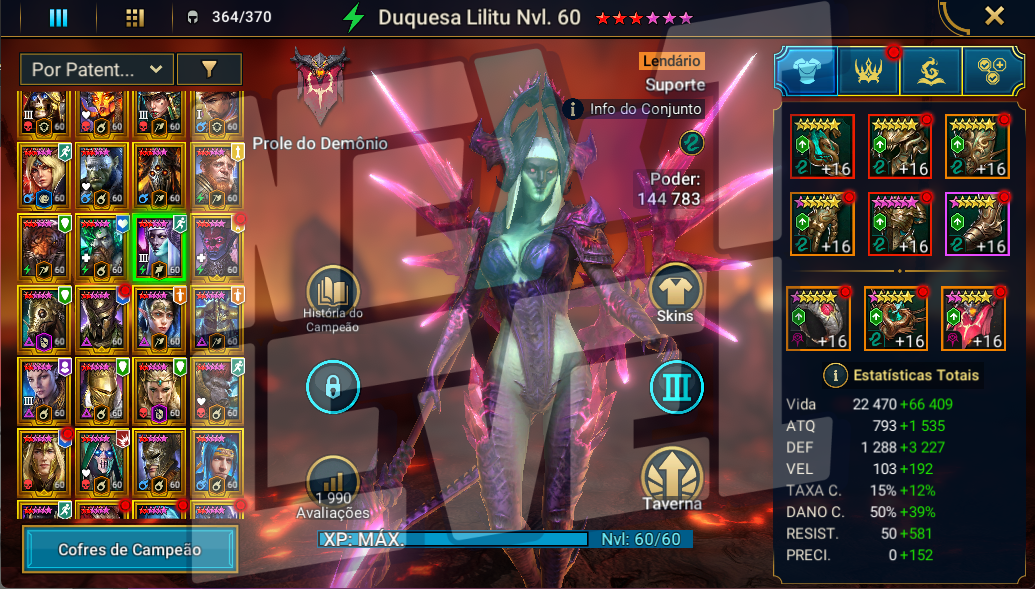Switch to the list view button

coord(58,18)
